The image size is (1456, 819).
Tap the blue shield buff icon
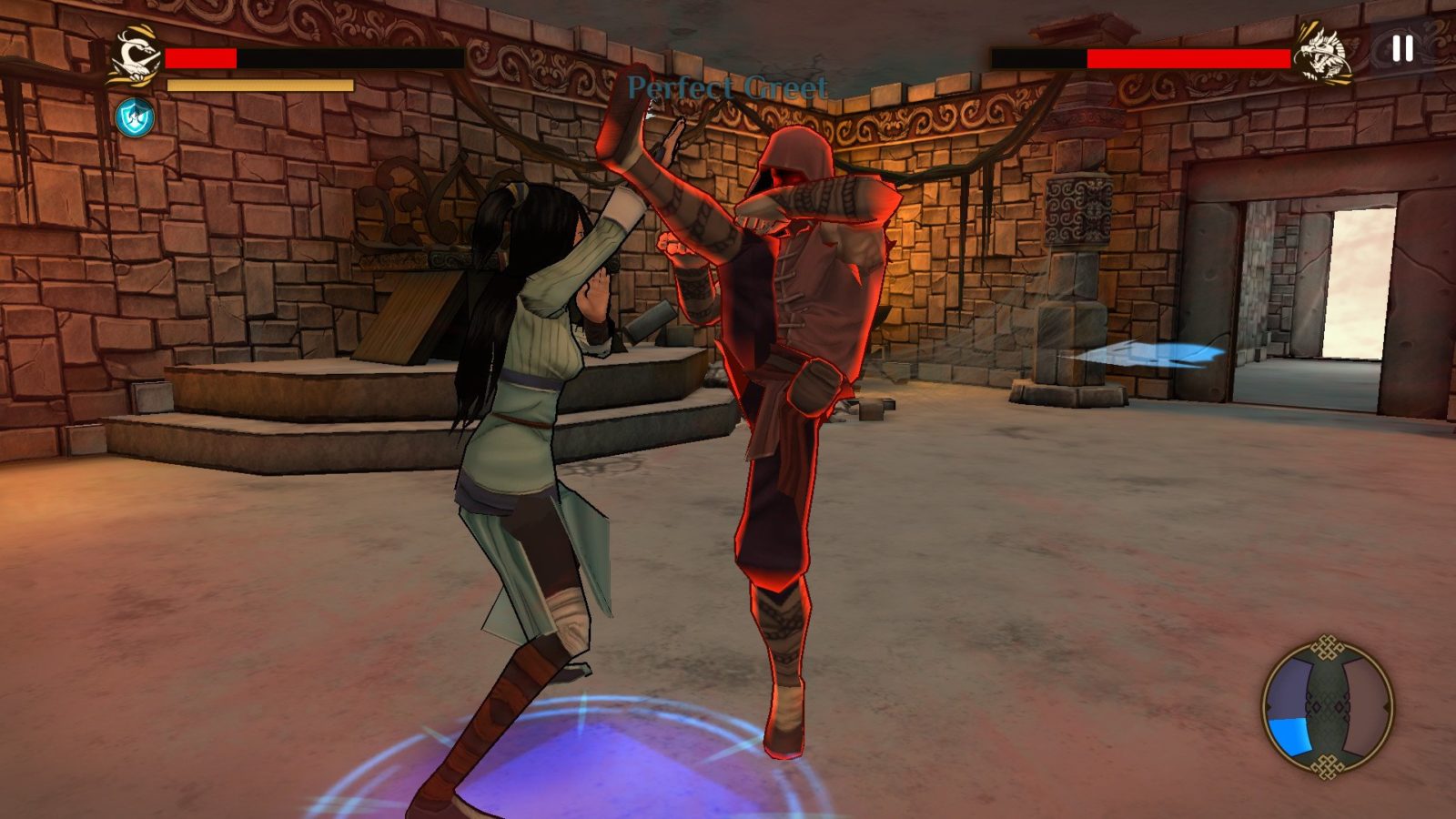tap(135, 117)
